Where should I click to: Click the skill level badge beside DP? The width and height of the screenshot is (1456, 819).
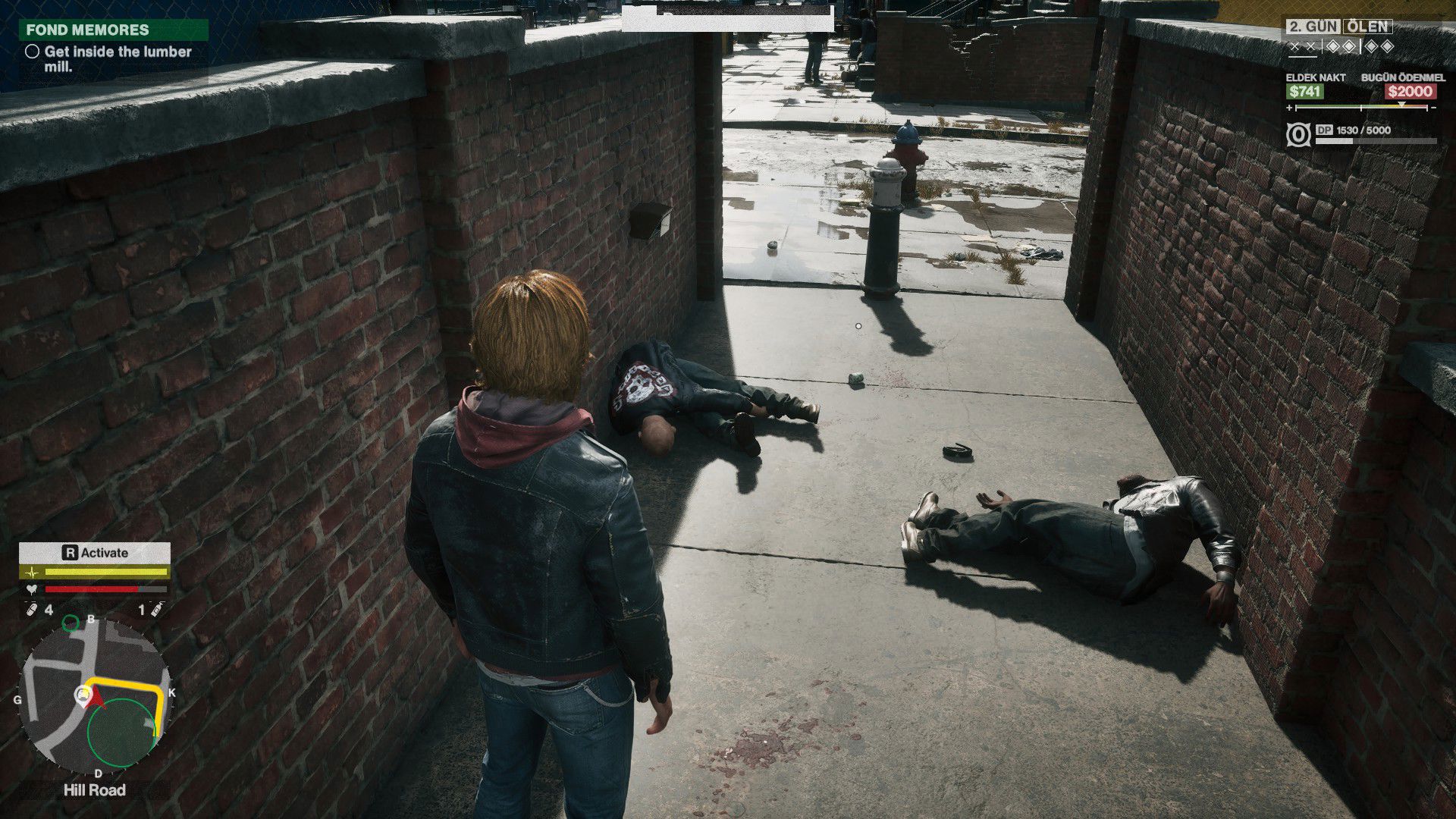pyautogui.click(x=1298, y=135)
